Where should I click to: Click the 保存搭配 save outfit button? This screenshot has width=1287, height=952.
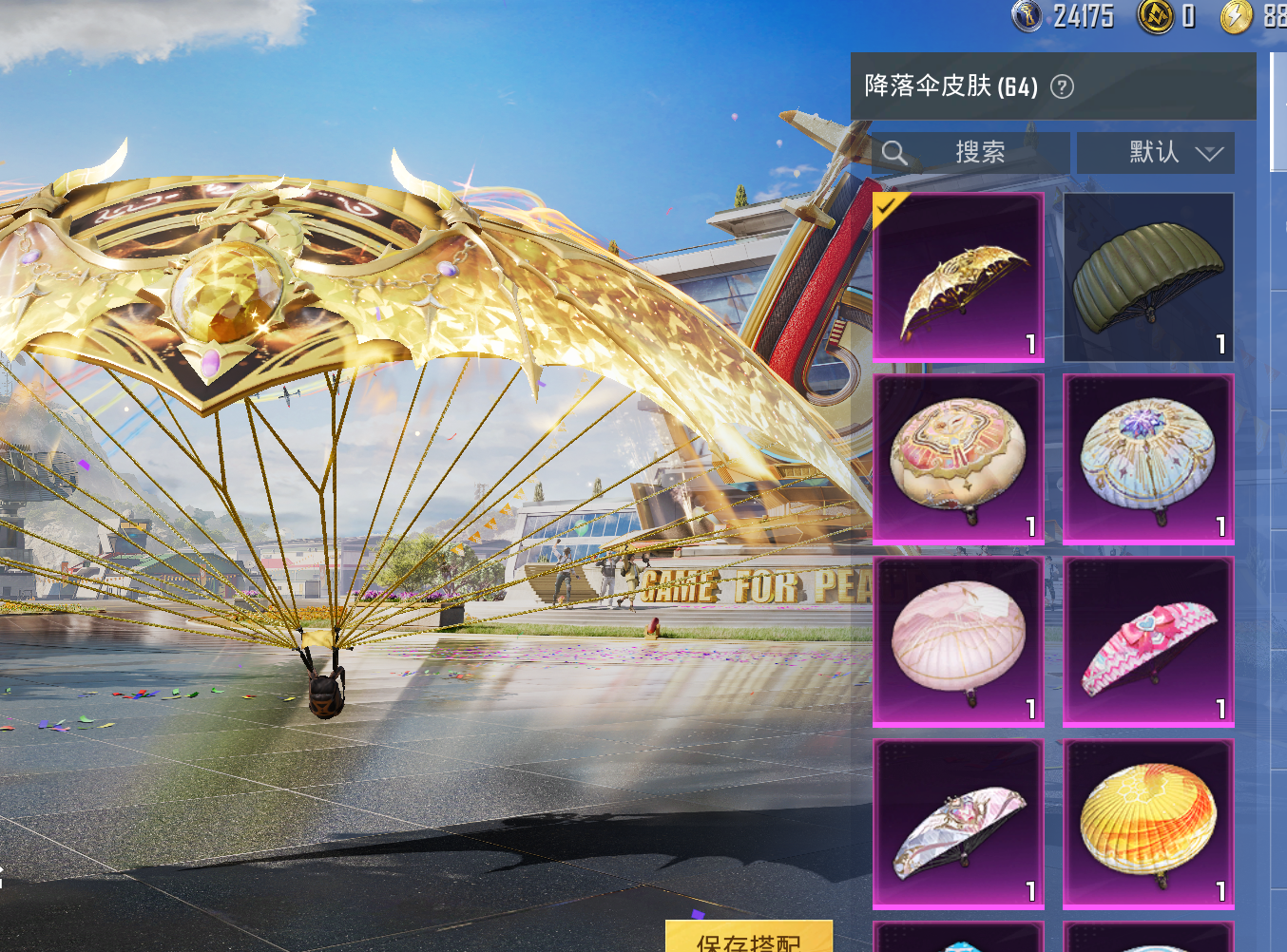click(x=749, y=939)
